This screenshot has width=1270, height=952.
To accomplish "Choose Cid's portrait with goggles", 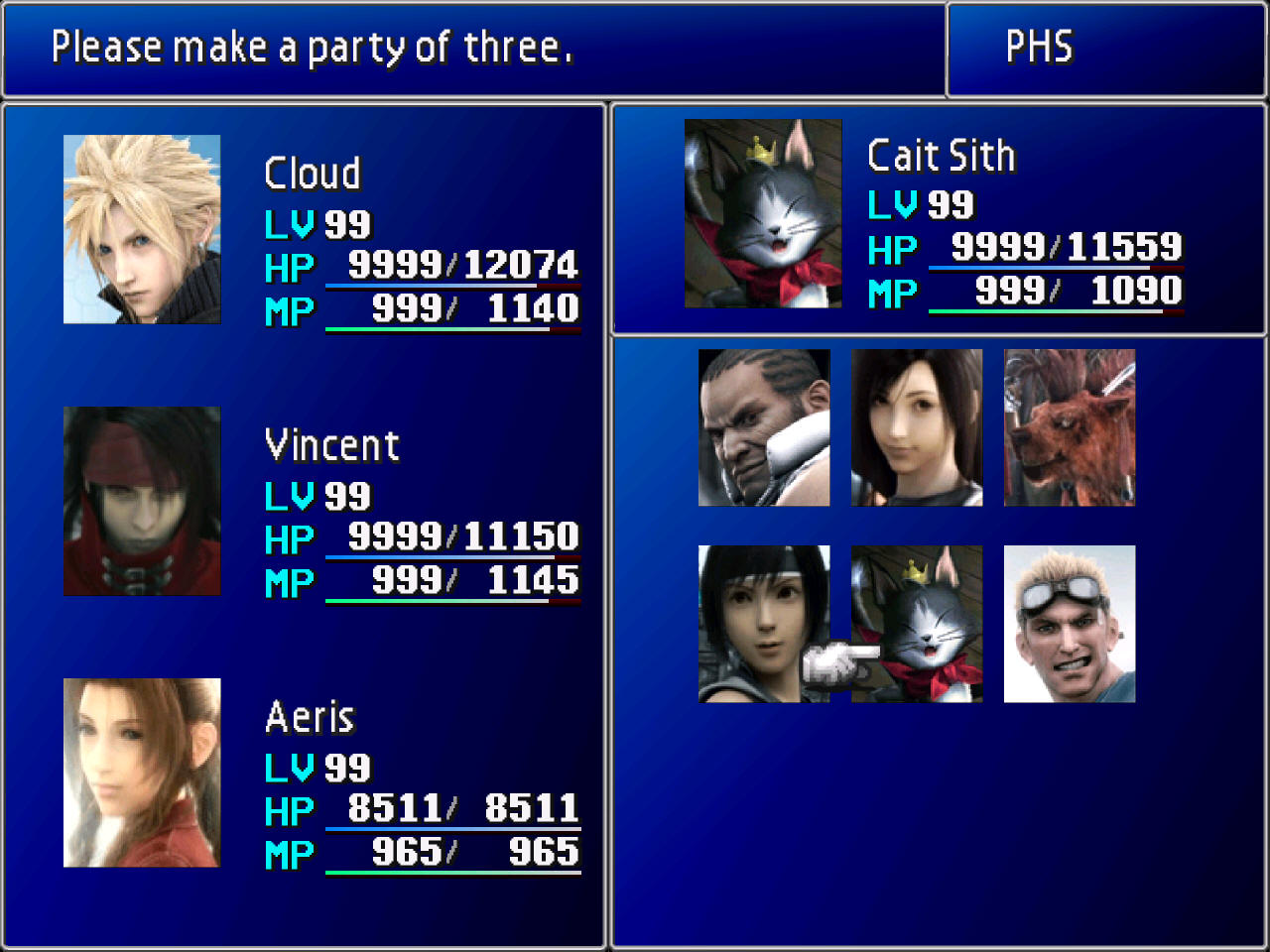I will (1070, 624).
